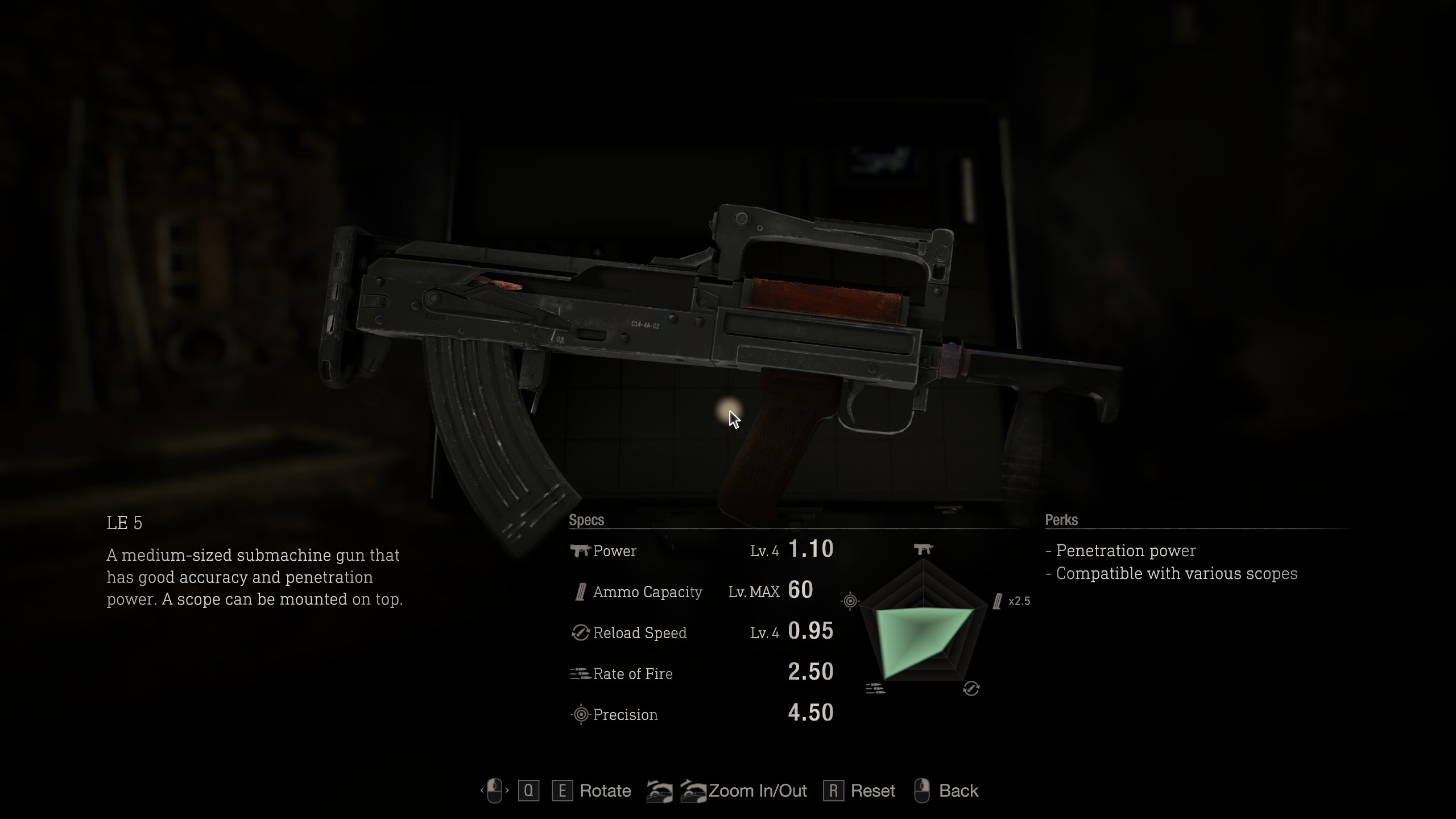Reset the weapon view
This screenshot has width=1456, height=819.
tap(872, 791)
